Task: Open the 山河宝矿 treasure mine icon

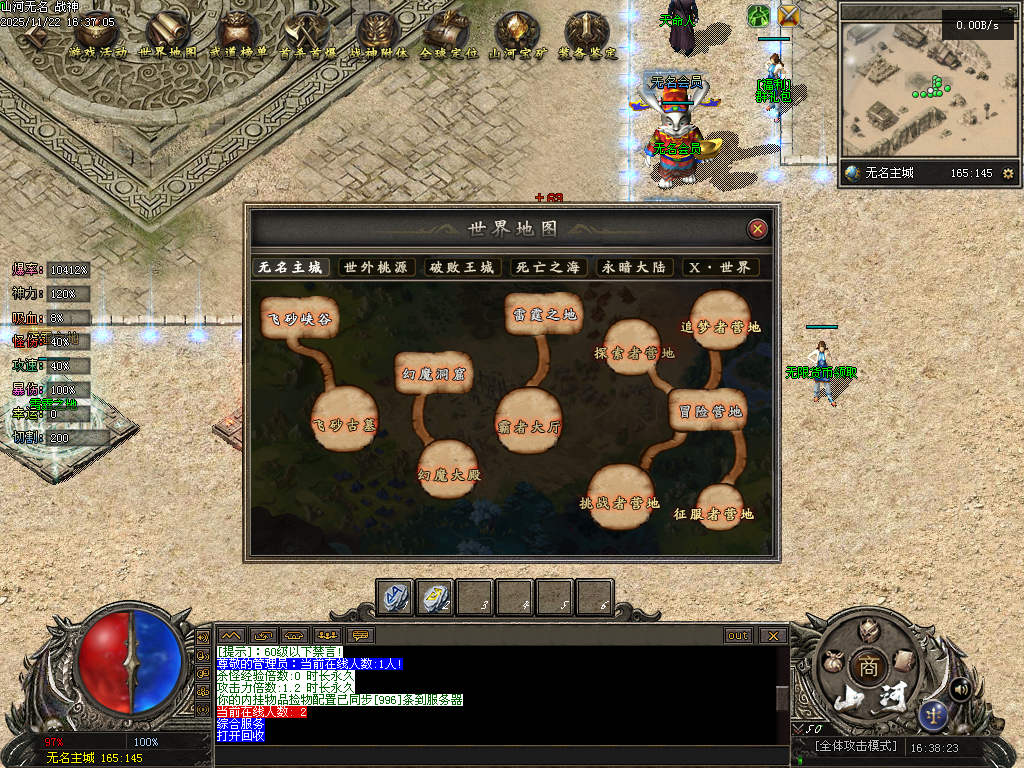Action: [517, 35]
